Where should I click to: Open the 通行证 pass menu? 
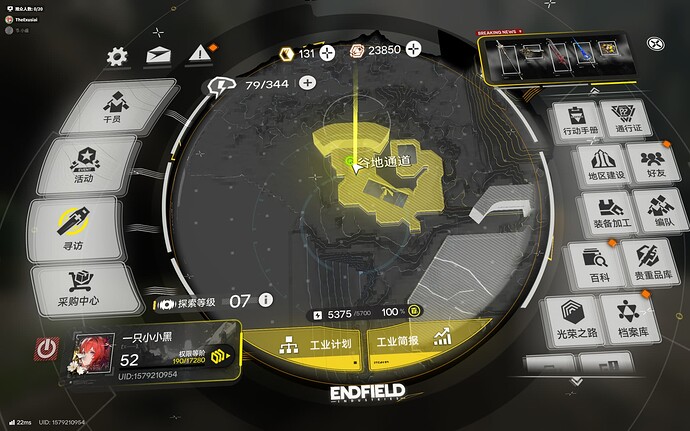pyautogui.click(x=627, y=121)
